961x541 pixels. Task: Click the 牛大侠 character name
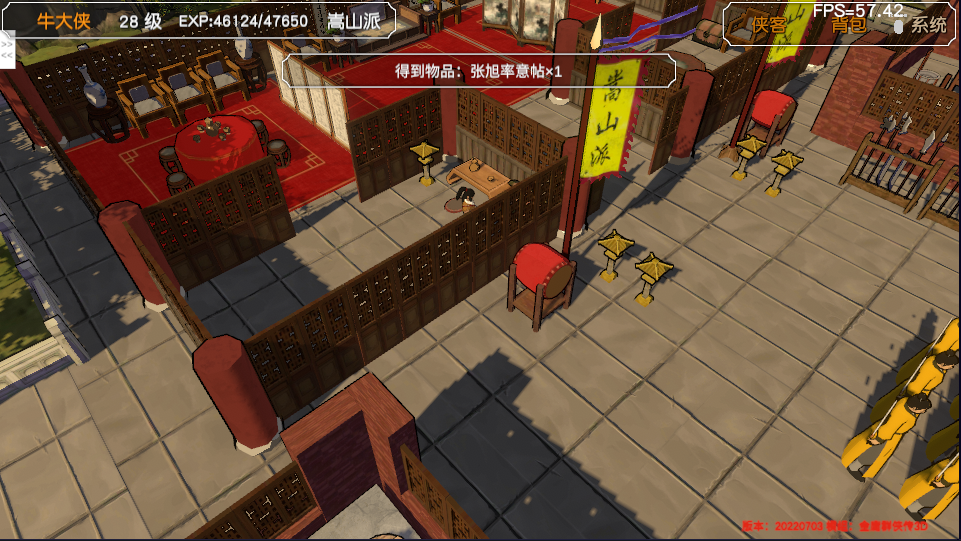point(63,21)
